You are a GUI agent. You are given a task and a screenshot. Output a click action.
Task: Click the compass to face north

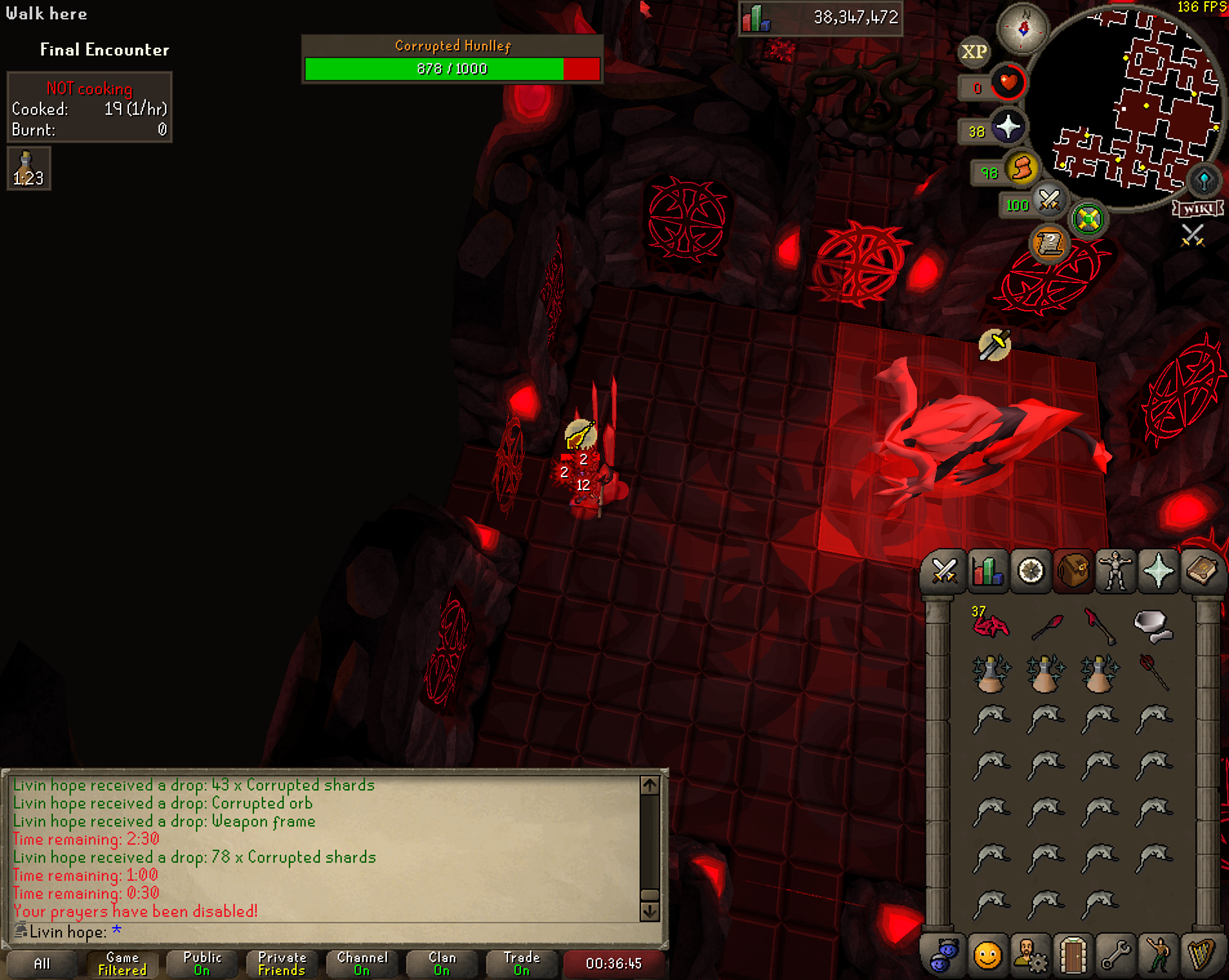1023,28
